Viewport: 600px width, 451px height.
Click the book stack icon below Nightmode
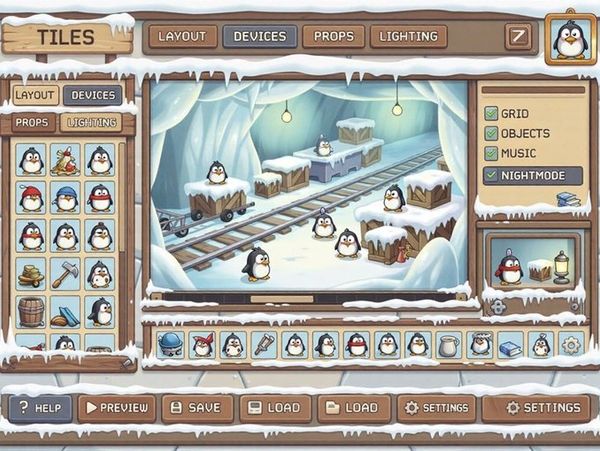pyautogui.click(x=568, y=199)
